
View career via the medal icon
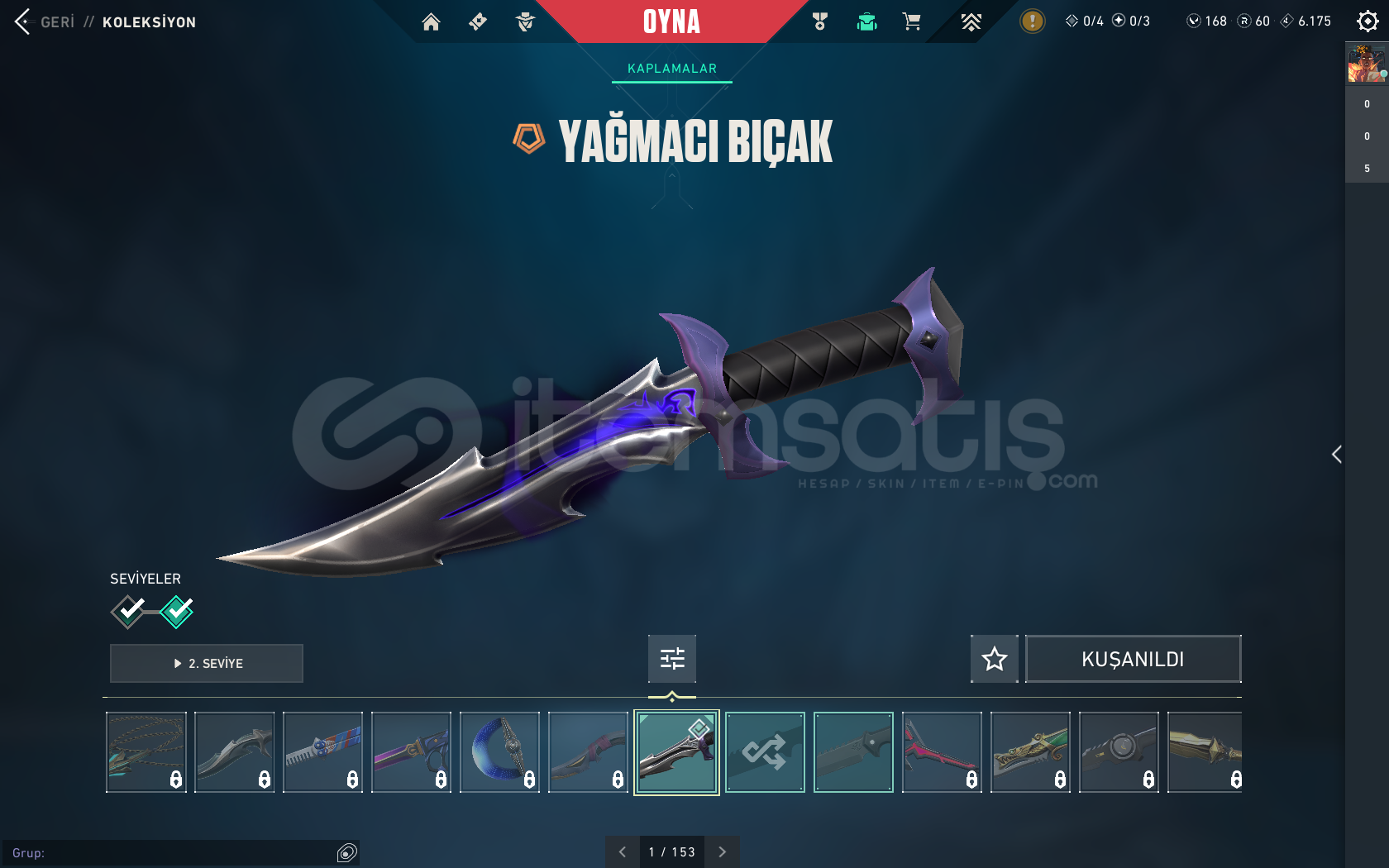pos(820,21)
